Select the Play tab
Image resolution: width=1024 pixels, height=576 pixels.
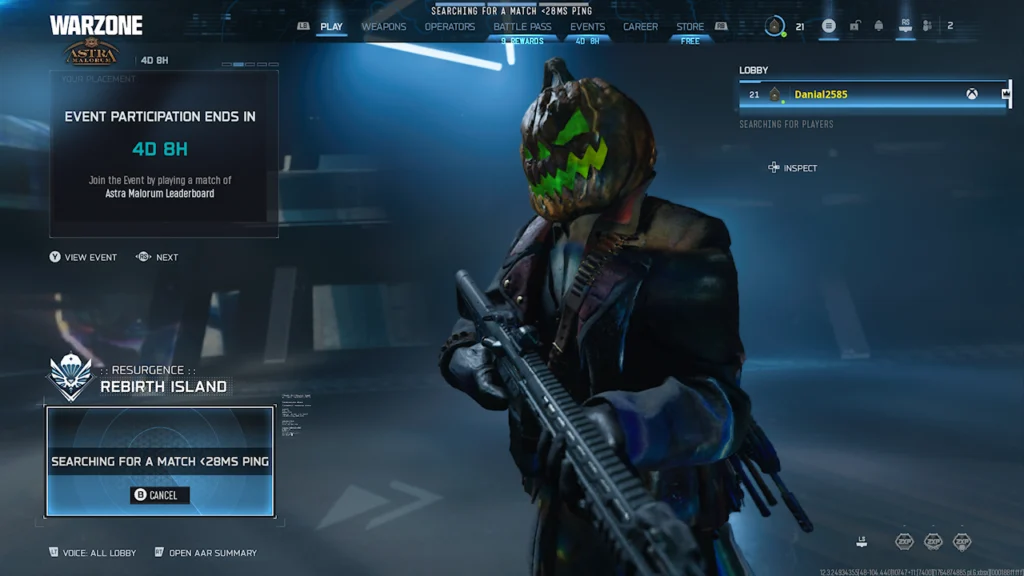point(331,27)
